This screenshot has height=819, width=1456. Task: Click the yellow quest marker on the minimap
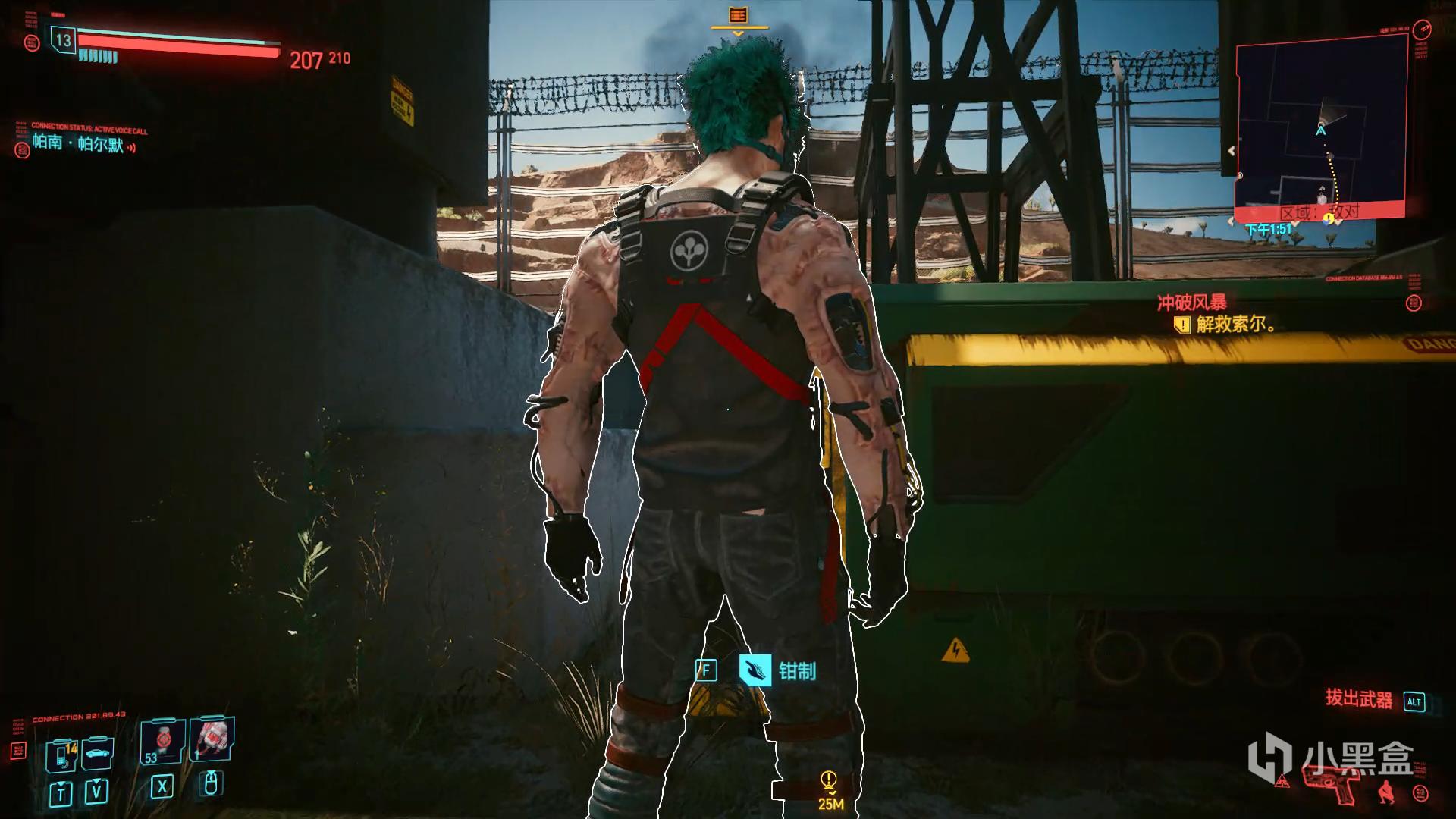1328,219
